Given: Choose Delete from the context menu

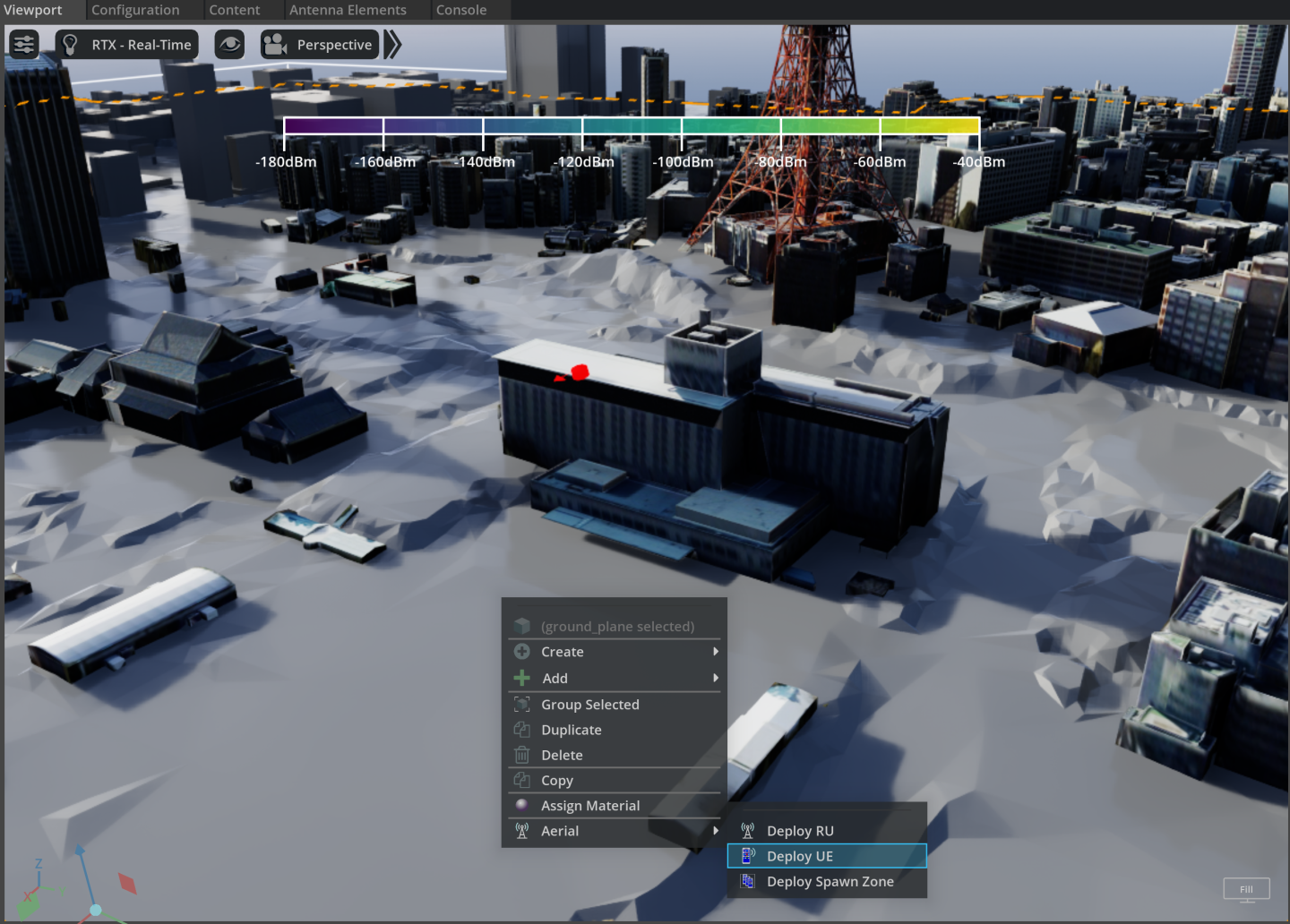Looking at the screenshot, I should coord(562,755).
